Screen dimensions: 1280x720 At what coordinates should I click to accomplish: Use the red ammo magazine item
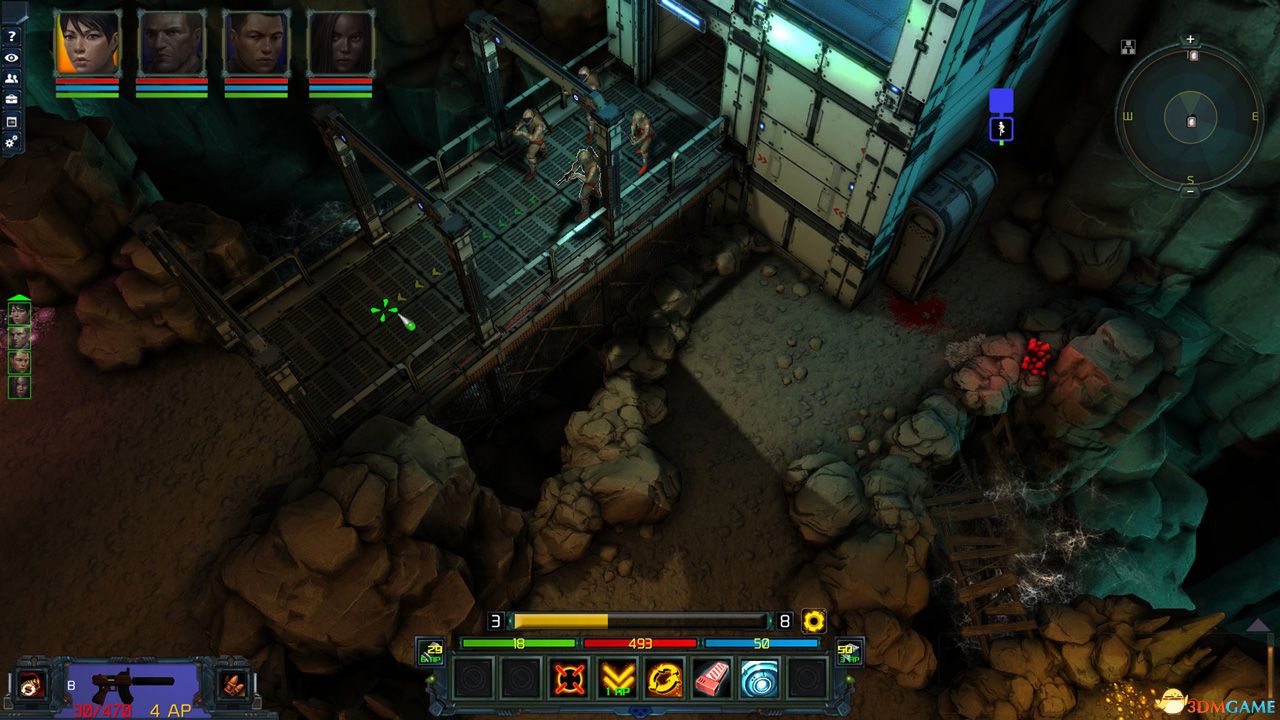tap(712, 680)
